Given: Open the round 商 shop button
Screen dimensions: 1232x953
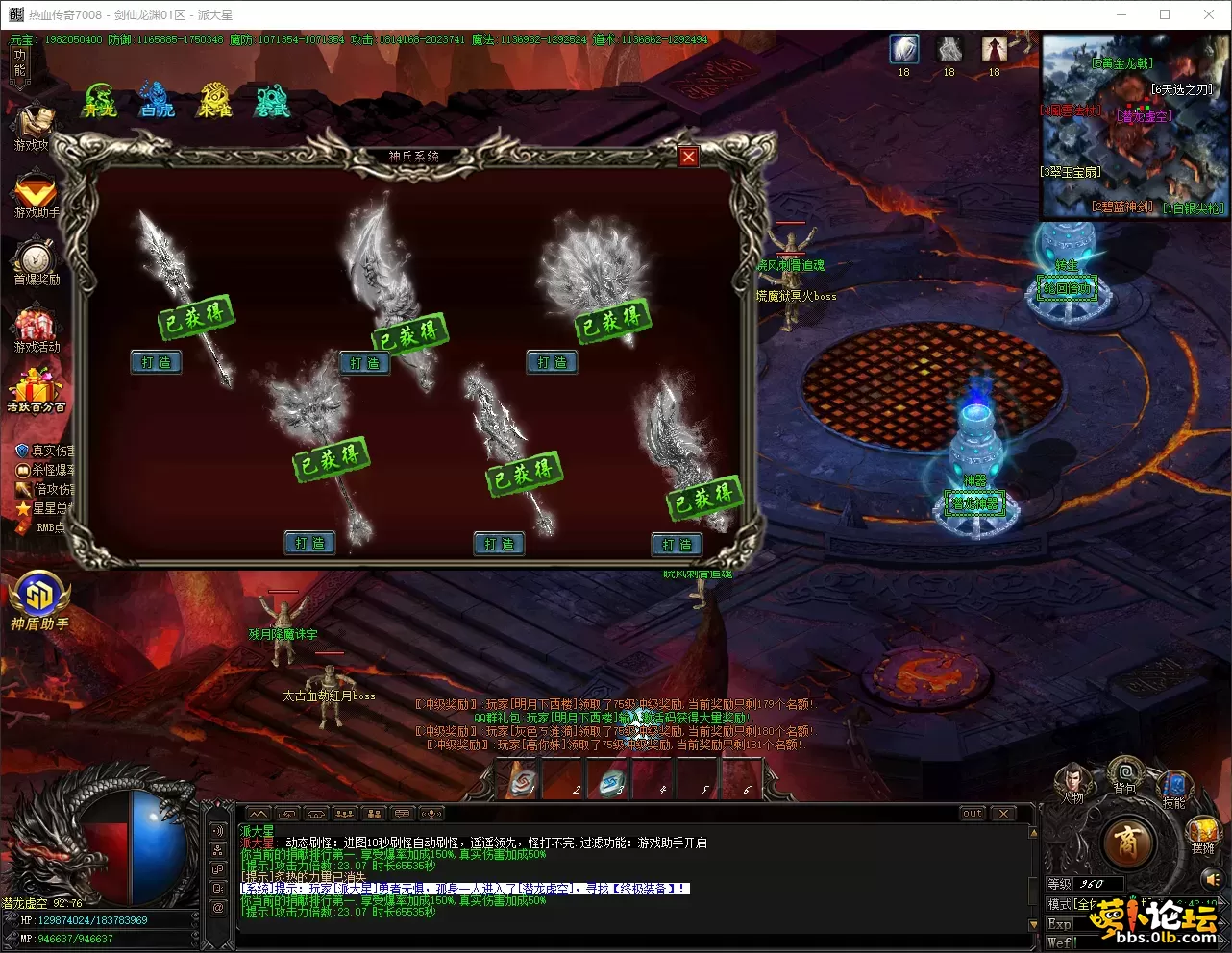Looking at the screenshot, I should pyautogui.click(x=1127, y=843).
